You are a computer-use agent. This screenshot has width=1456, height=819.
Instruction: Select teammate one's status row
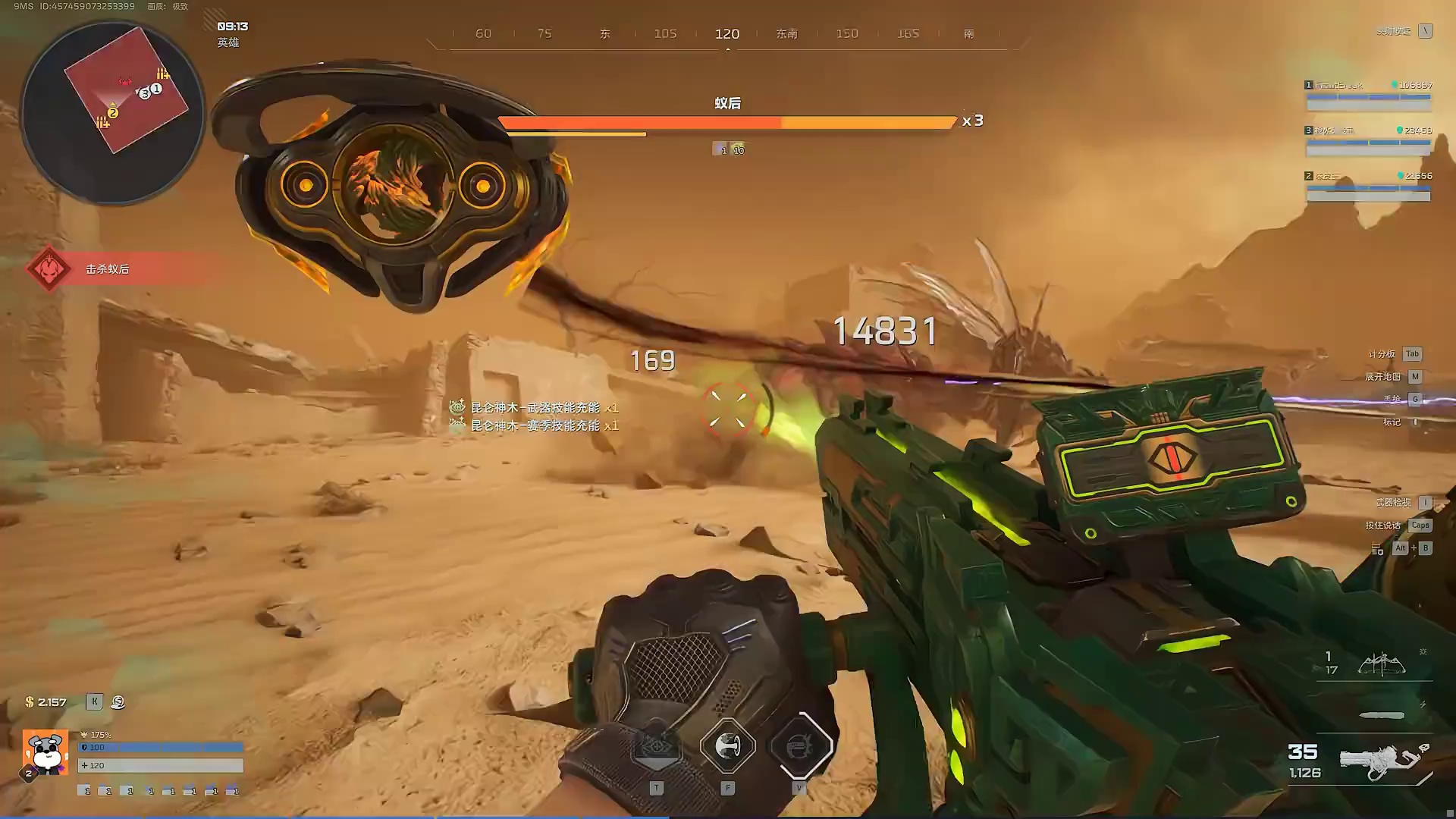(1368, 94)
